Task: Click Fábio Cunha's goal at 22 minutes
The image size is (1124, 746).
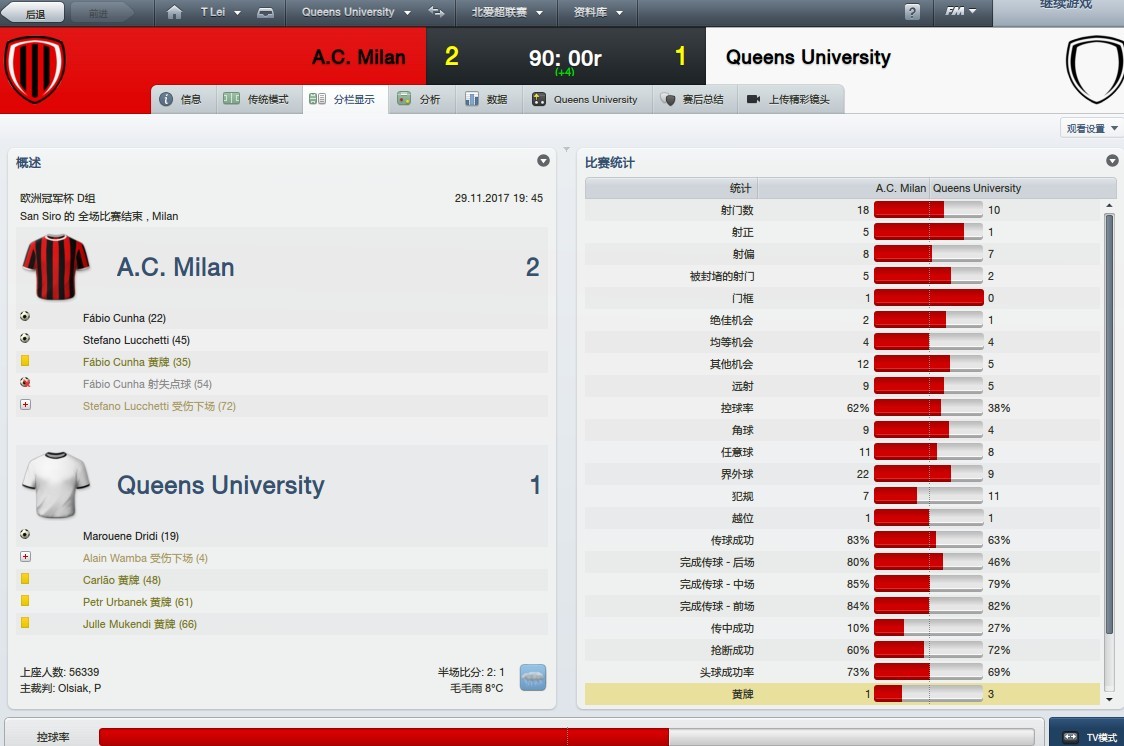Action: 124,318
